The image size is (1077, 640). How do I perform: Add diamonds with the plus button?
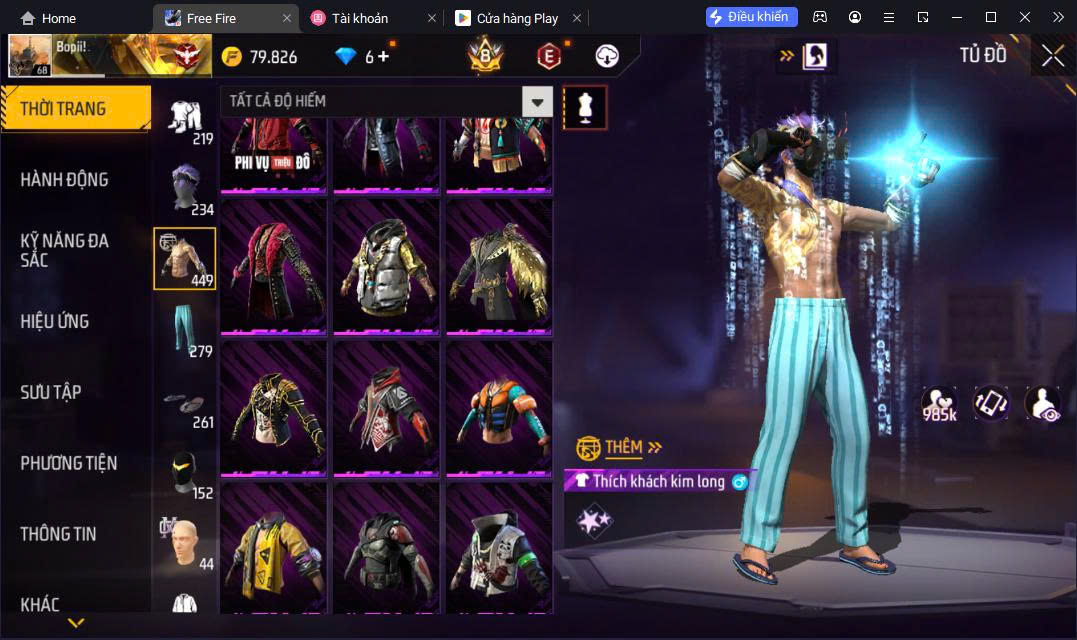point(384,57)
